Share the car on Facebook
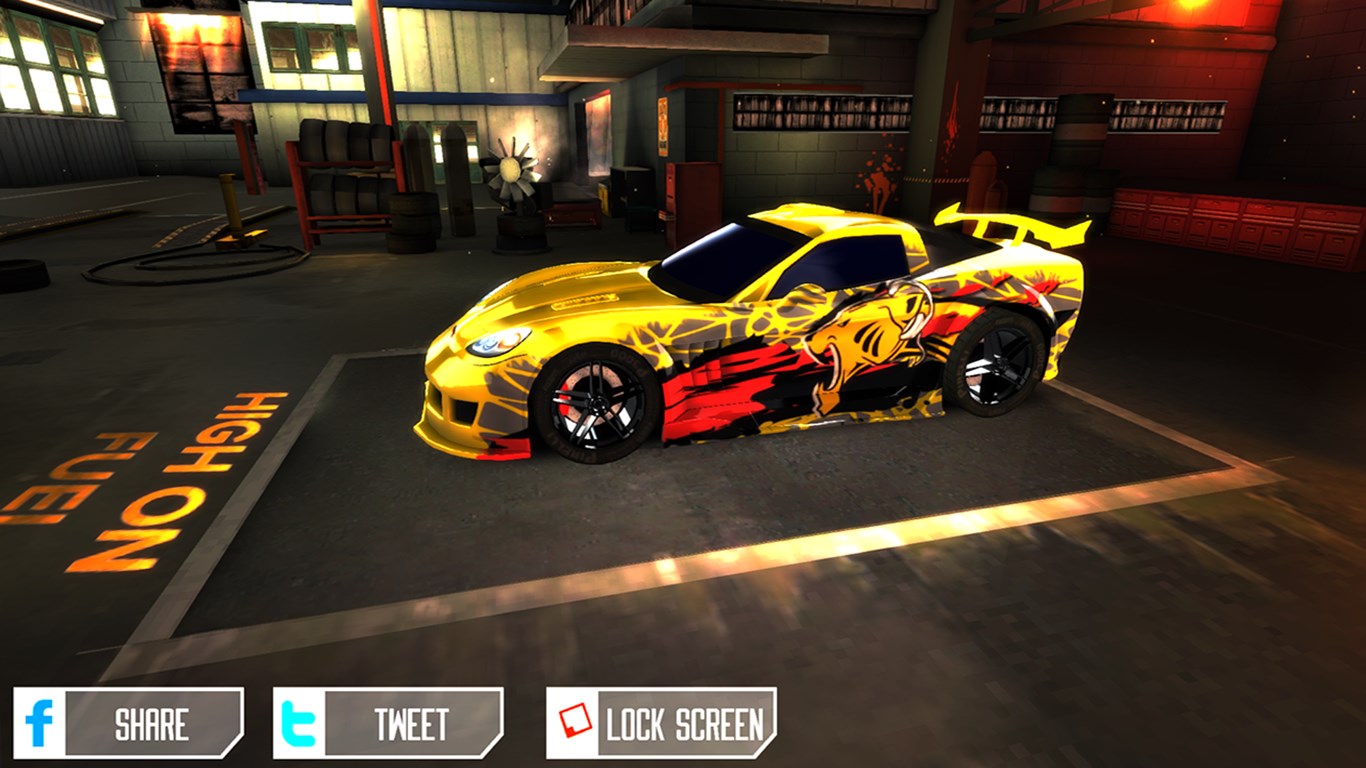Viewport: 1366px width, 768px height. tap(128, 723)
